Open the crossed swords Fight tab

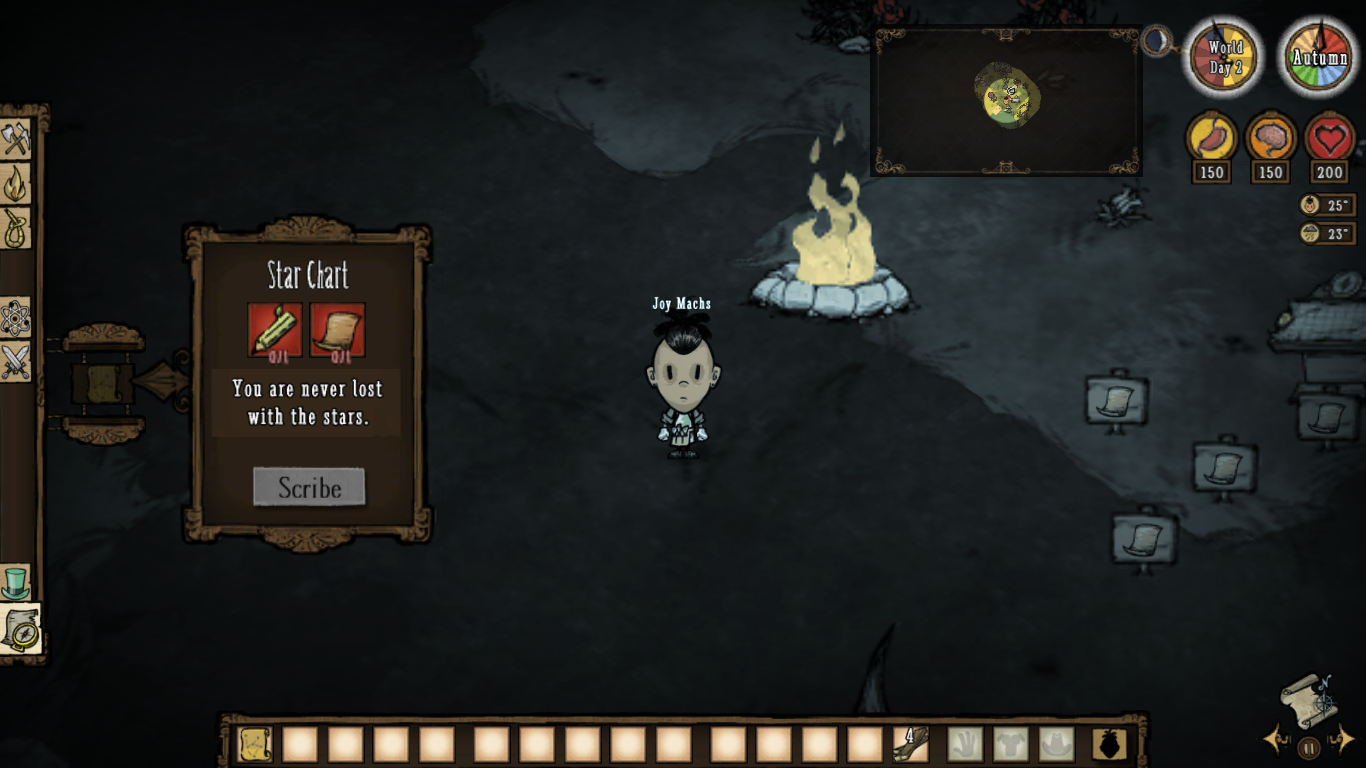tap(16, 362)
